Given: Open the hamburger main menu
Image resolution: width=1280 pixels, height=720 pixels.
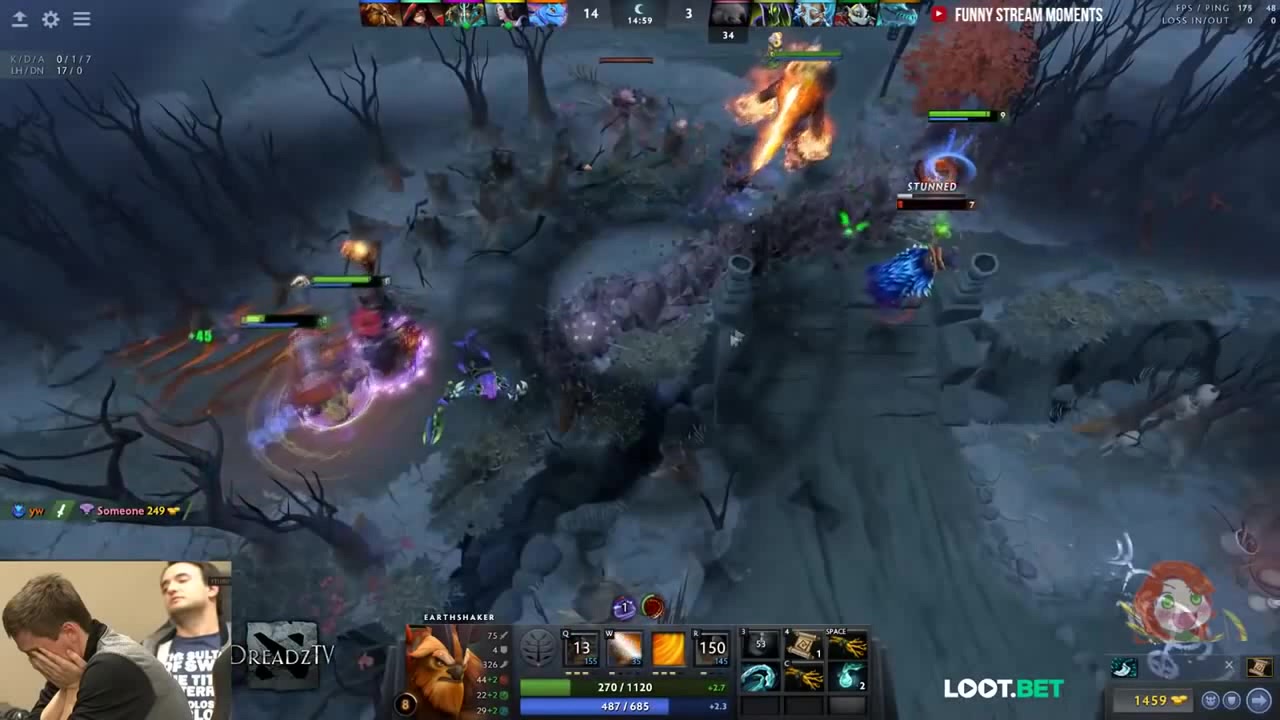Looking at the screenshot, I should click(82, 19).
